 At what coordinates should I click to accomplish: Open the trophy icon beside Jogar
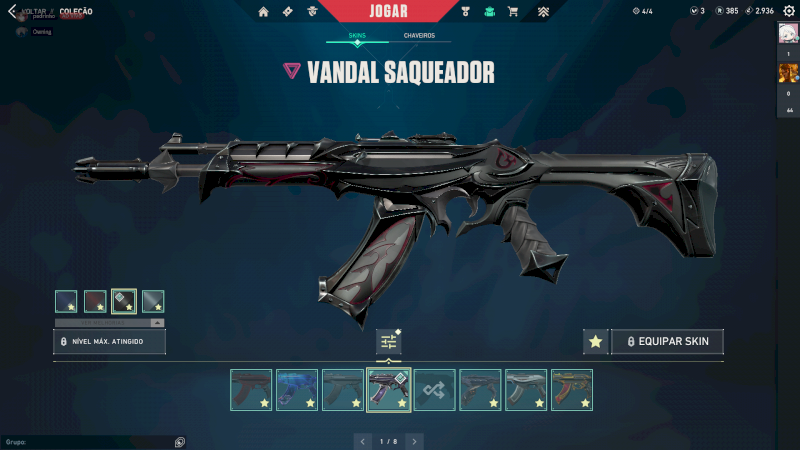[x=466, y=11]
